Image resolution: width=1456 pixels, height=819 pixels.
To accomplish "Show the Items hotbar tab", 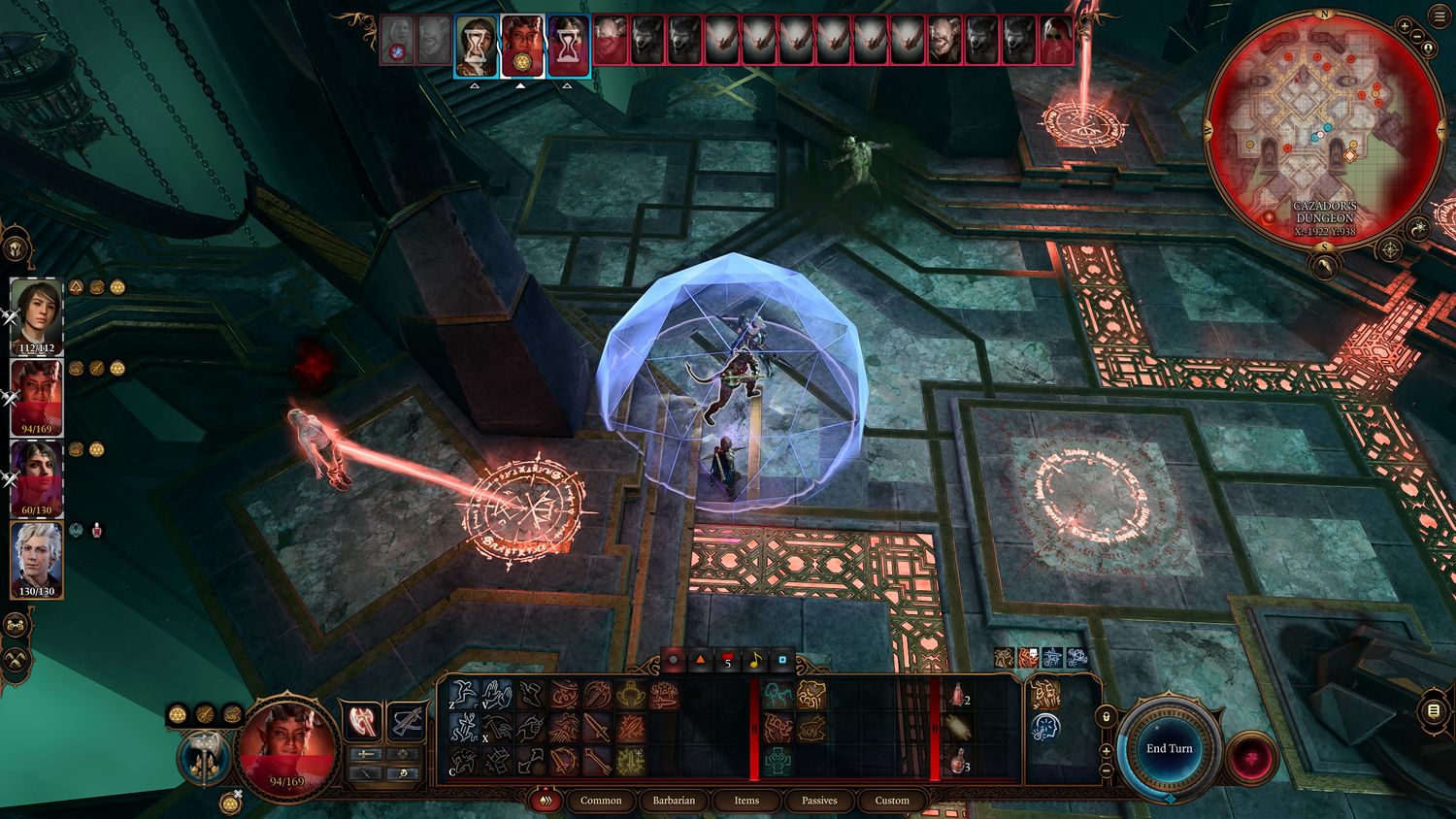I will pyautogui.click(x=746, y=801).
